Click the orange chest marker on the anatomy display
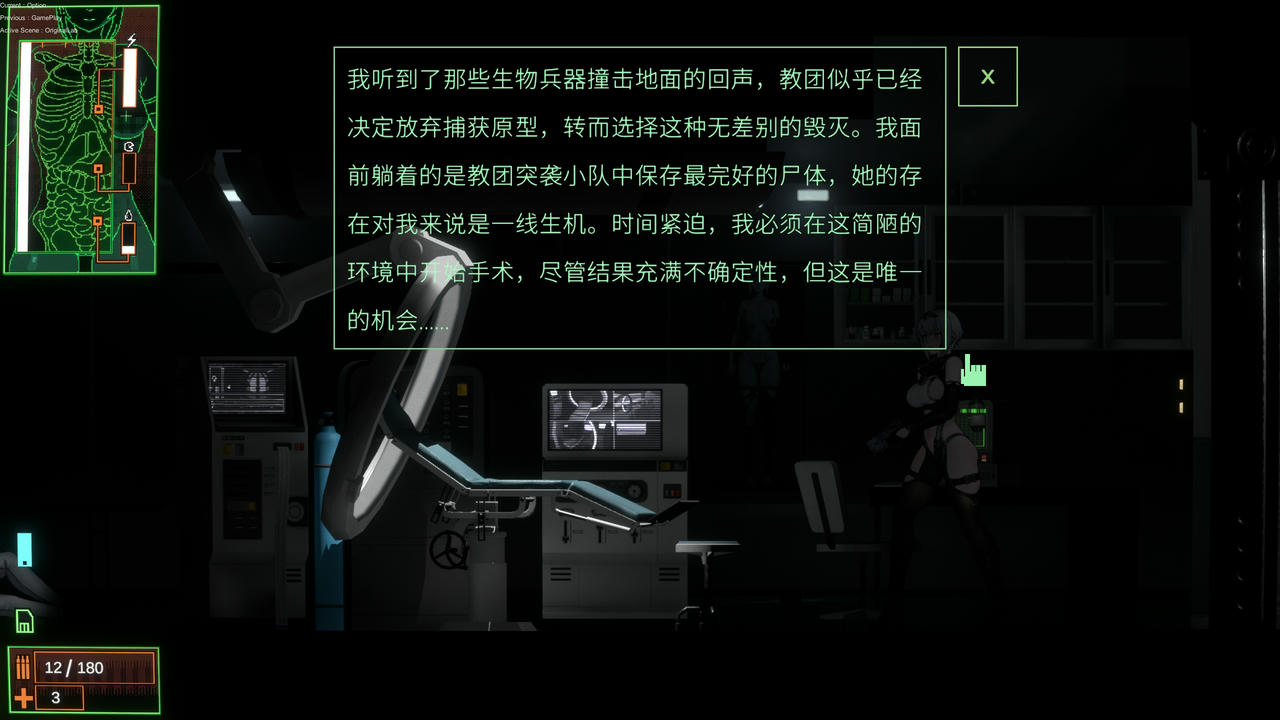Viewport: 1280px width, 720px height. click(97, 109)
